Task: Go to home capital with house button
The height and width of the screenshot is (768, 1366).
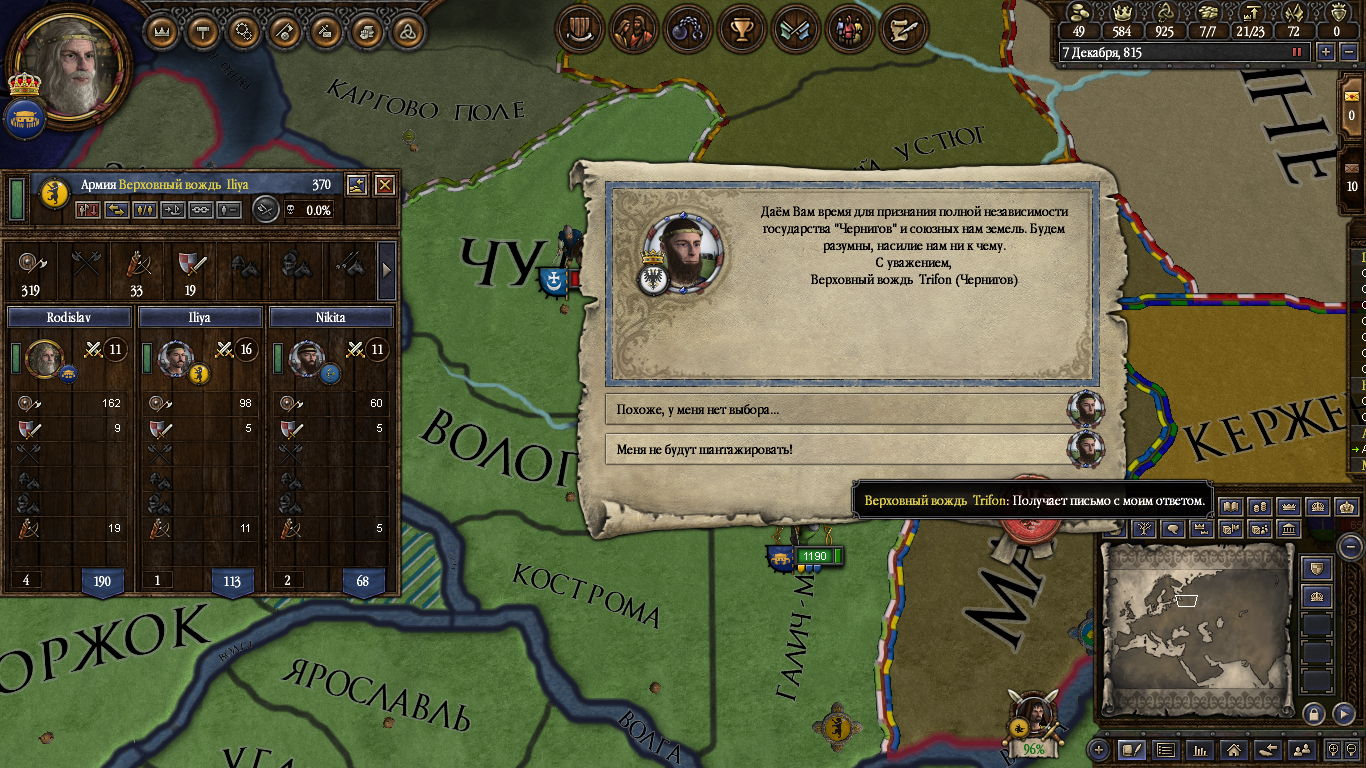Action: coord(1233,749)
